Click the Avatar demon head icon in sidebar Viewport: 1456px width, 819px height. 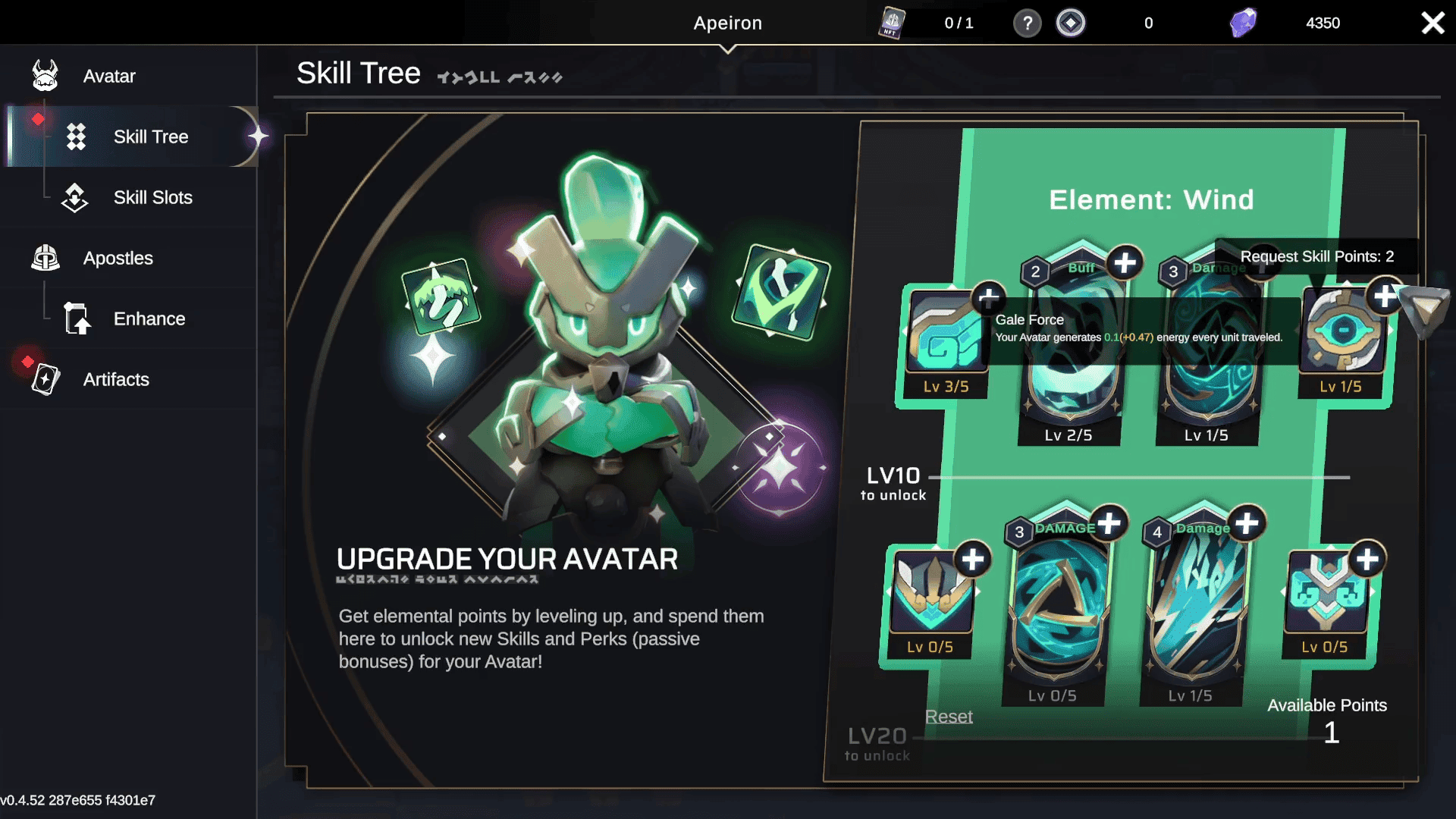(x=45, y=75)
